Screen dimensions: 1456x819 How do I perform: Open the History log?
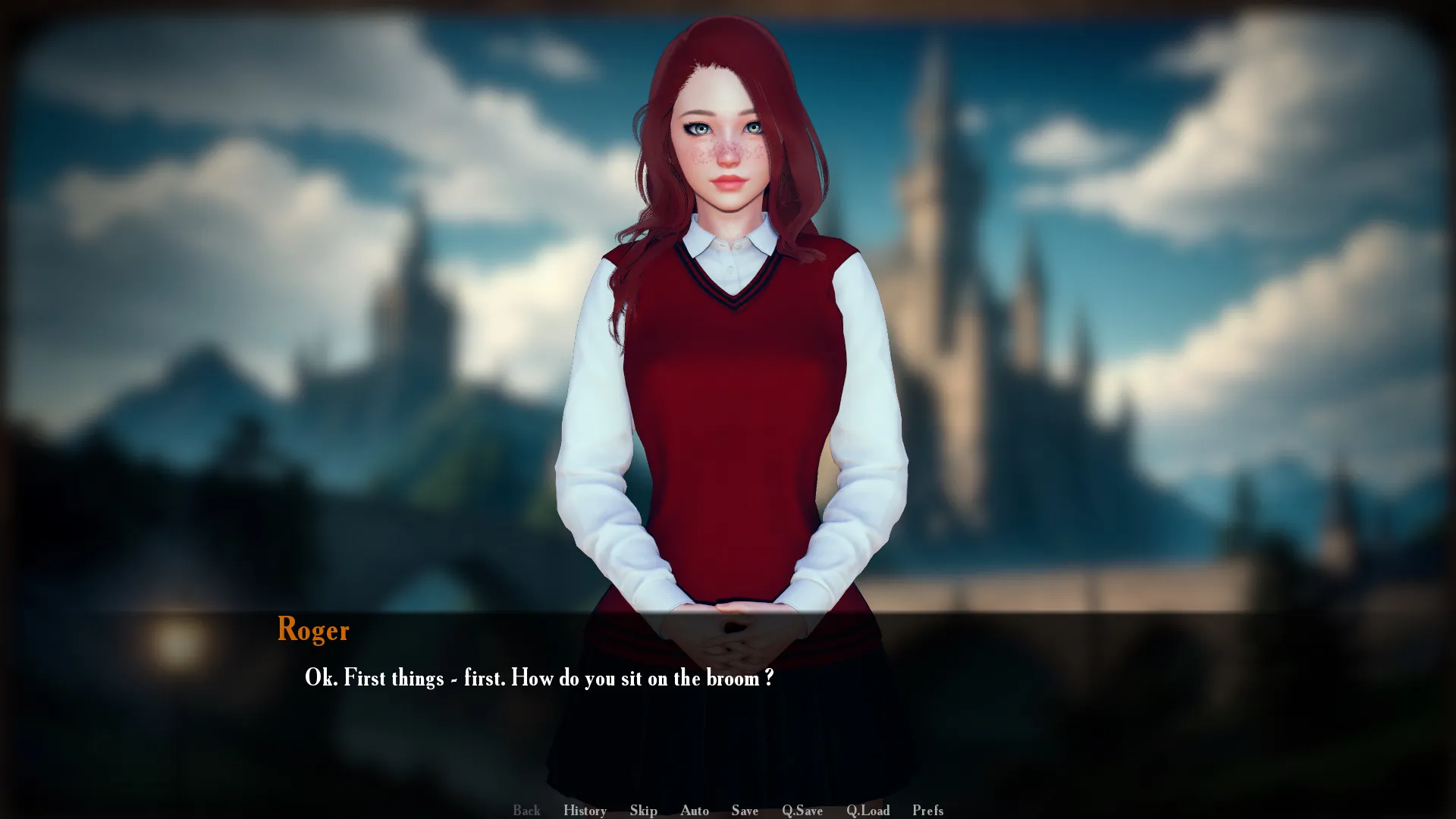point(585,810)
